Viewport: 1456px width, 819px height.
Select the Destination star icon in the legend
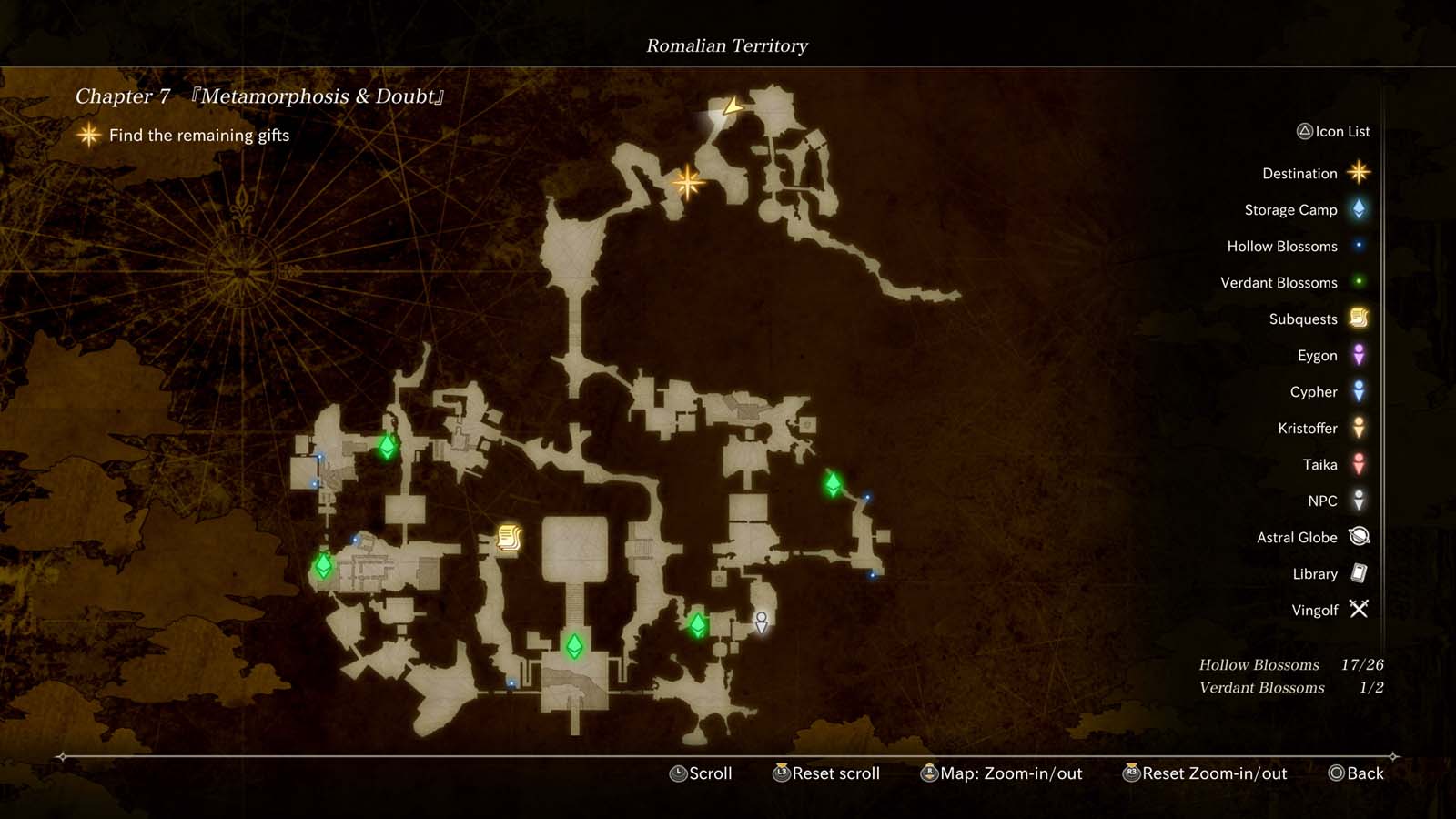(x=1357, y=173)
